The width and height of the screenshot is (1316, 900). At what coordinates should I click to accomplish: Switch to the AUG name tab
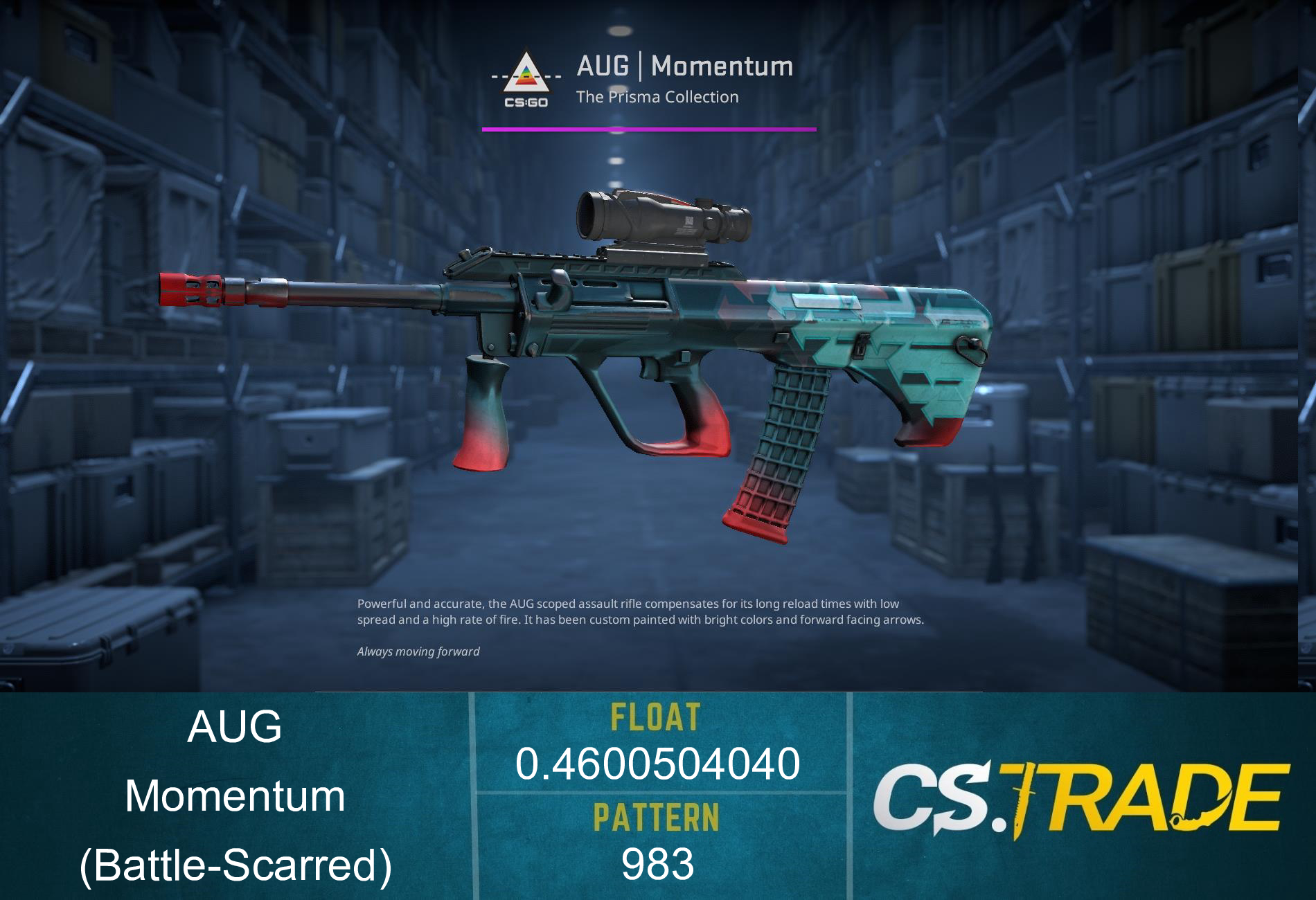[234, 727]
